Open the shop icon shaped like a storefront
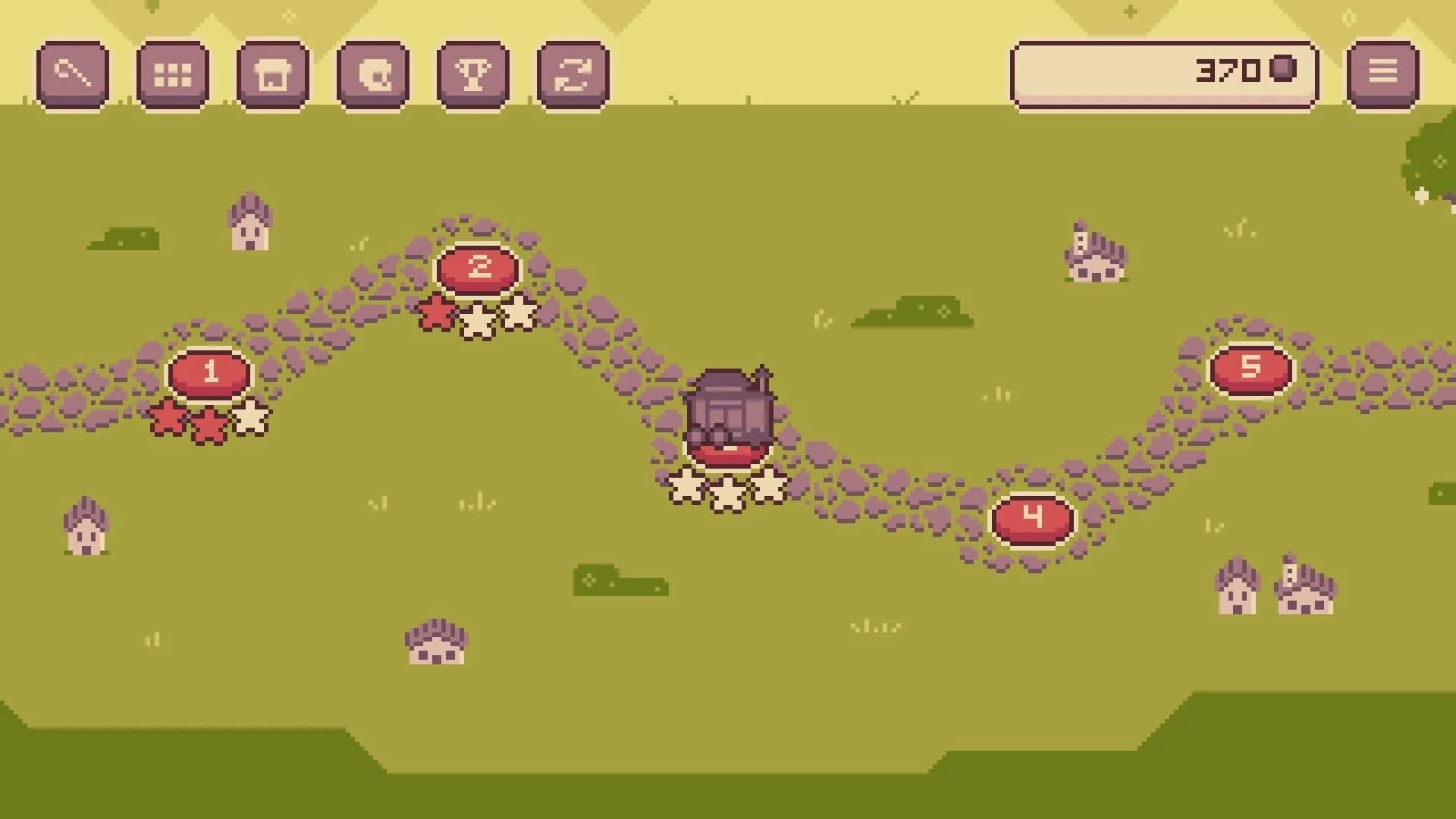This screenshot has width=1456, height=819. [x=272, y=74]
